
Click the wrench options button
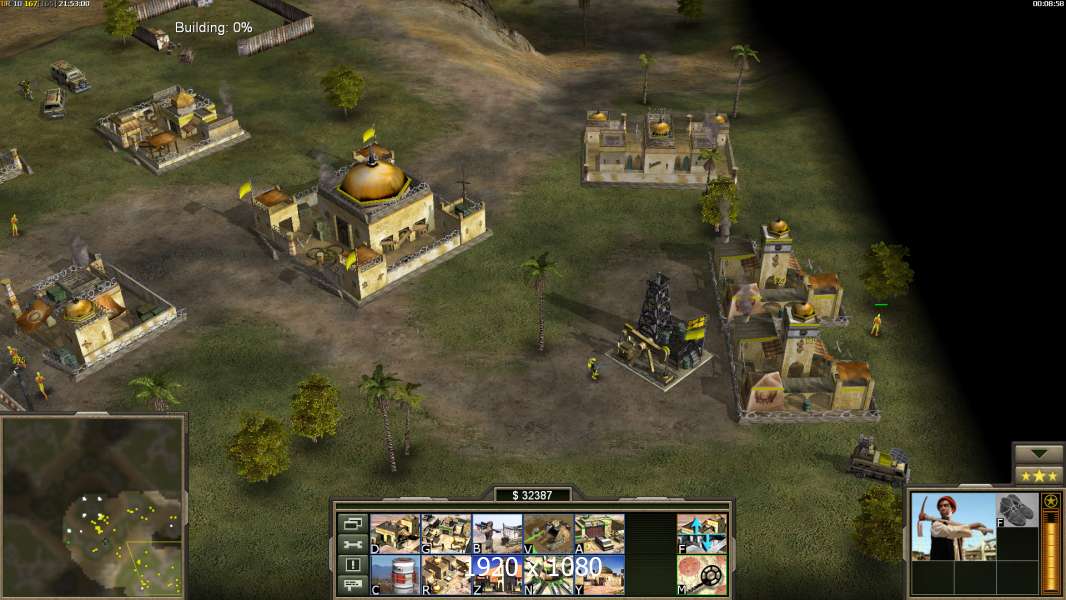[352, 544]
